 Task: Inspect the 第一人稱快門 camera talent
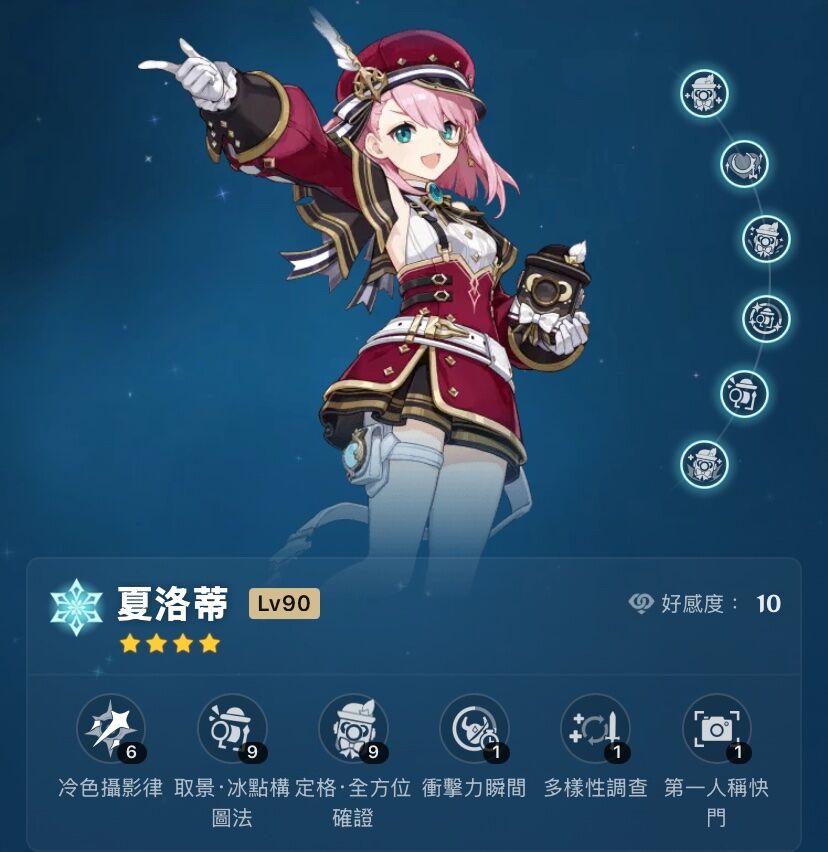click(716, 728)
